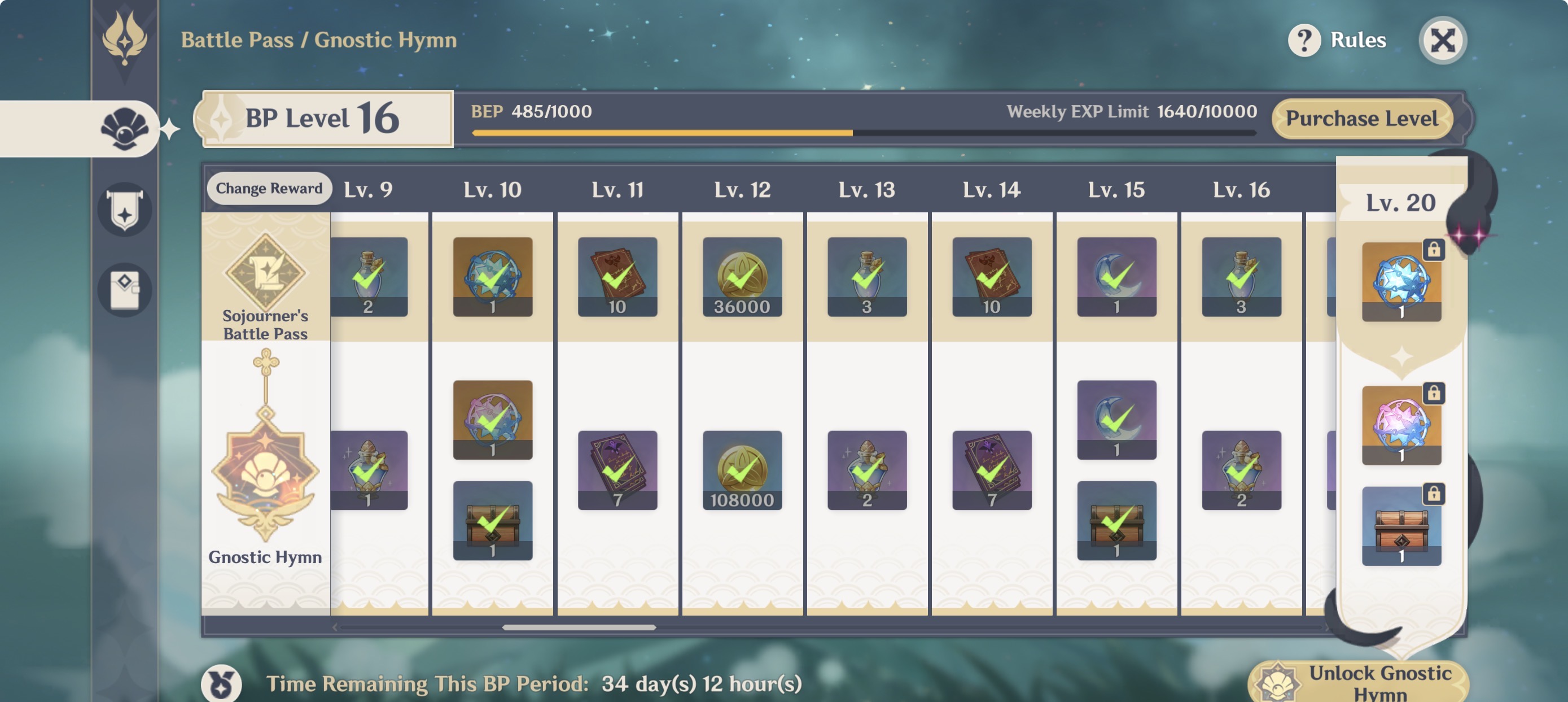Screen dimensions: 1568x702
Task: Select the Lv. 10 treasure chest reward
Action: [492, 521]
